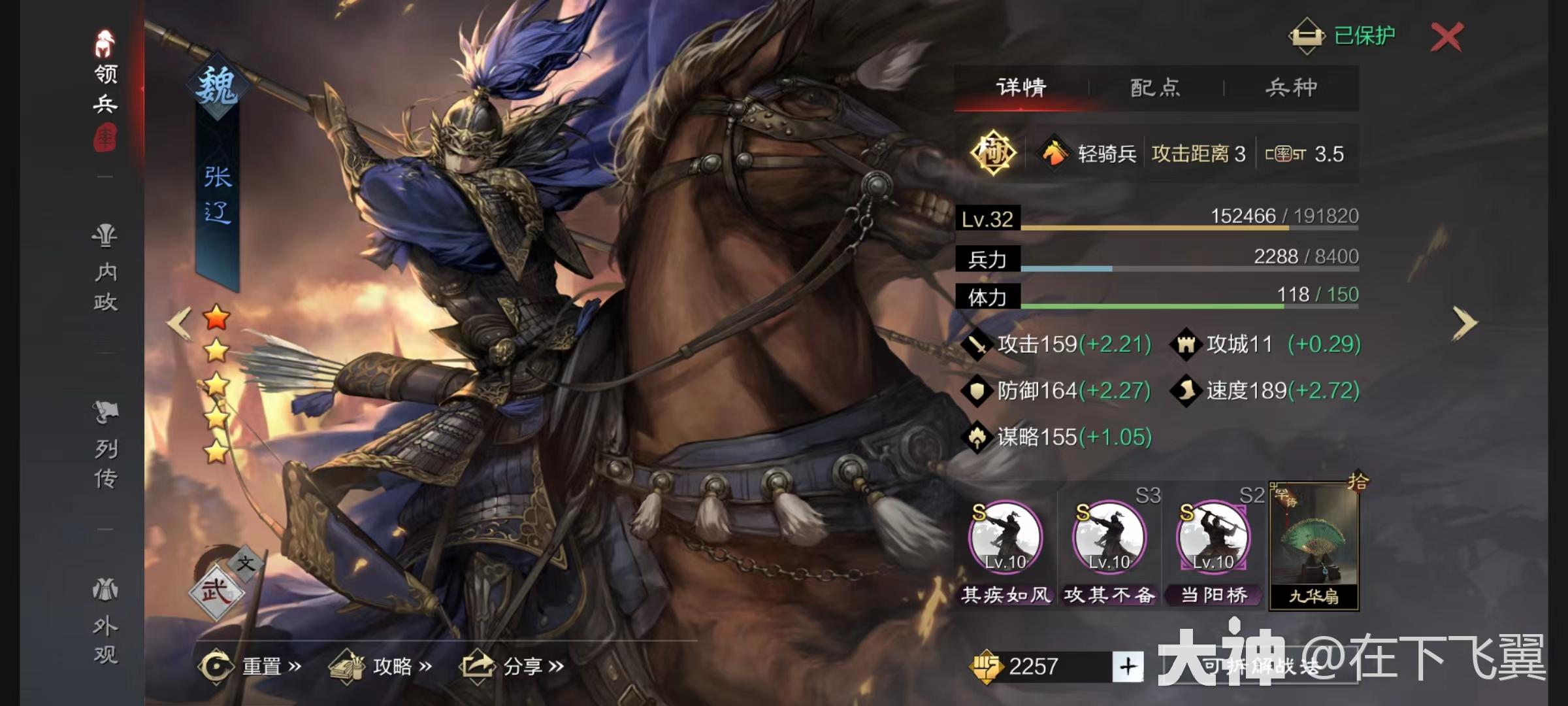Show the 列传 biography section
The image size is (1568, 706).
[105, 446]
